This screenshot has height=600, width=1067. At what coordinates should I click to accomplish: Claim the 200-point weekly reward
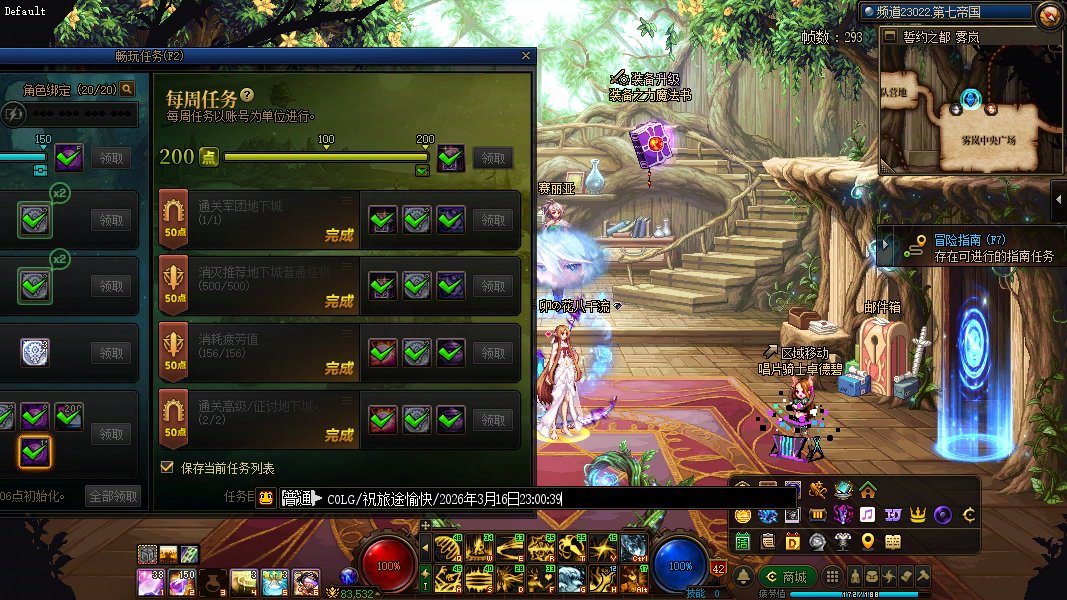(491, 158)
